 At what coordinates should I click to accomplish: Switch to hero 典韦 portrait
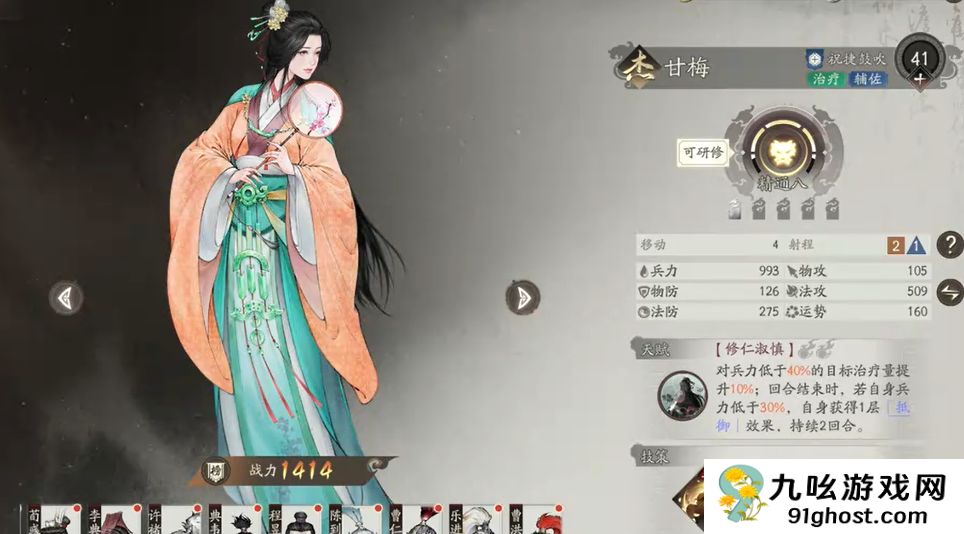click(x=230, y=520)
